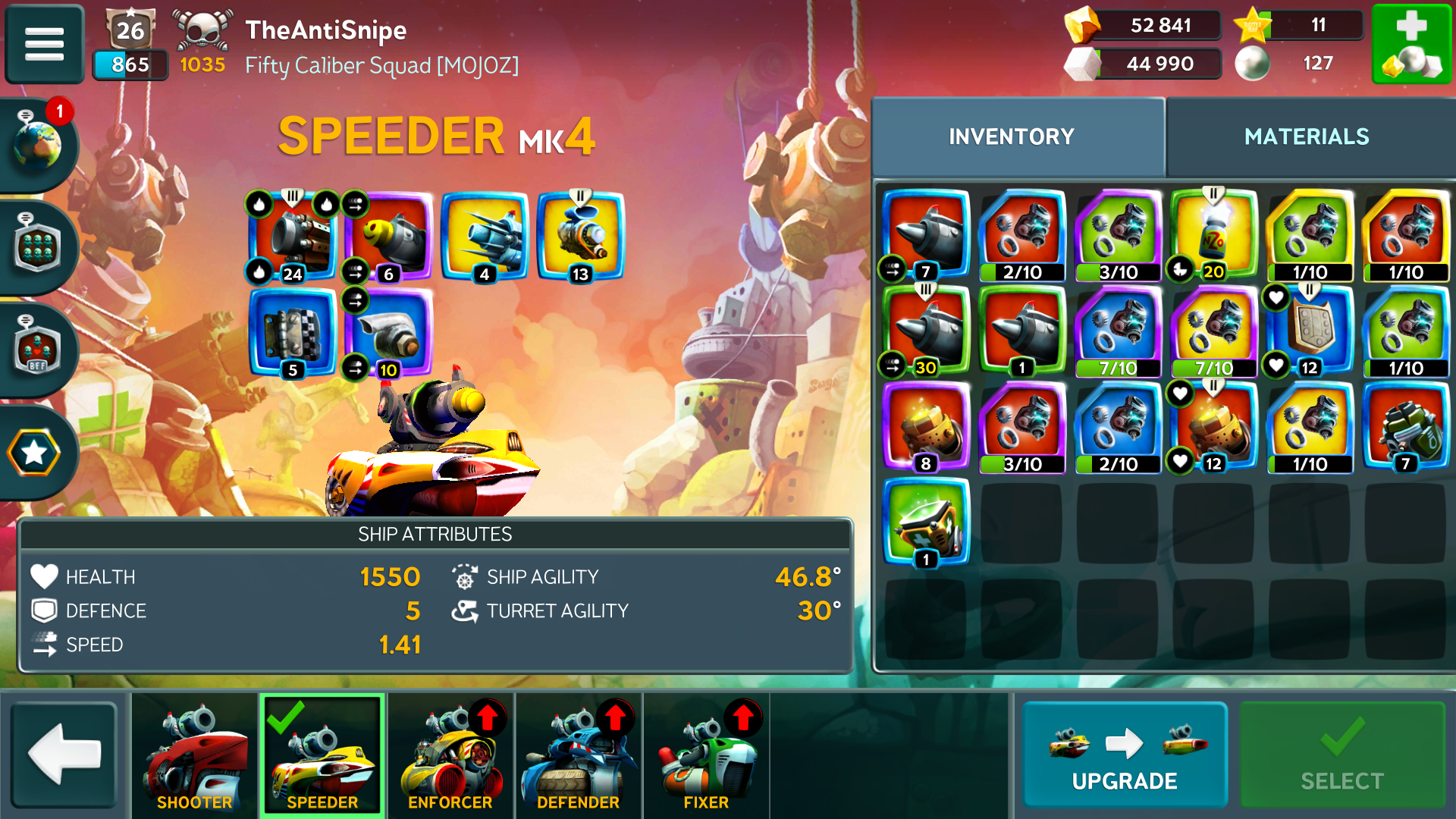The height and width of the screenshot is (819, 1456).
Task: Choose the Fixer ship
Action: pyautogui.click(x=706, y=755)
